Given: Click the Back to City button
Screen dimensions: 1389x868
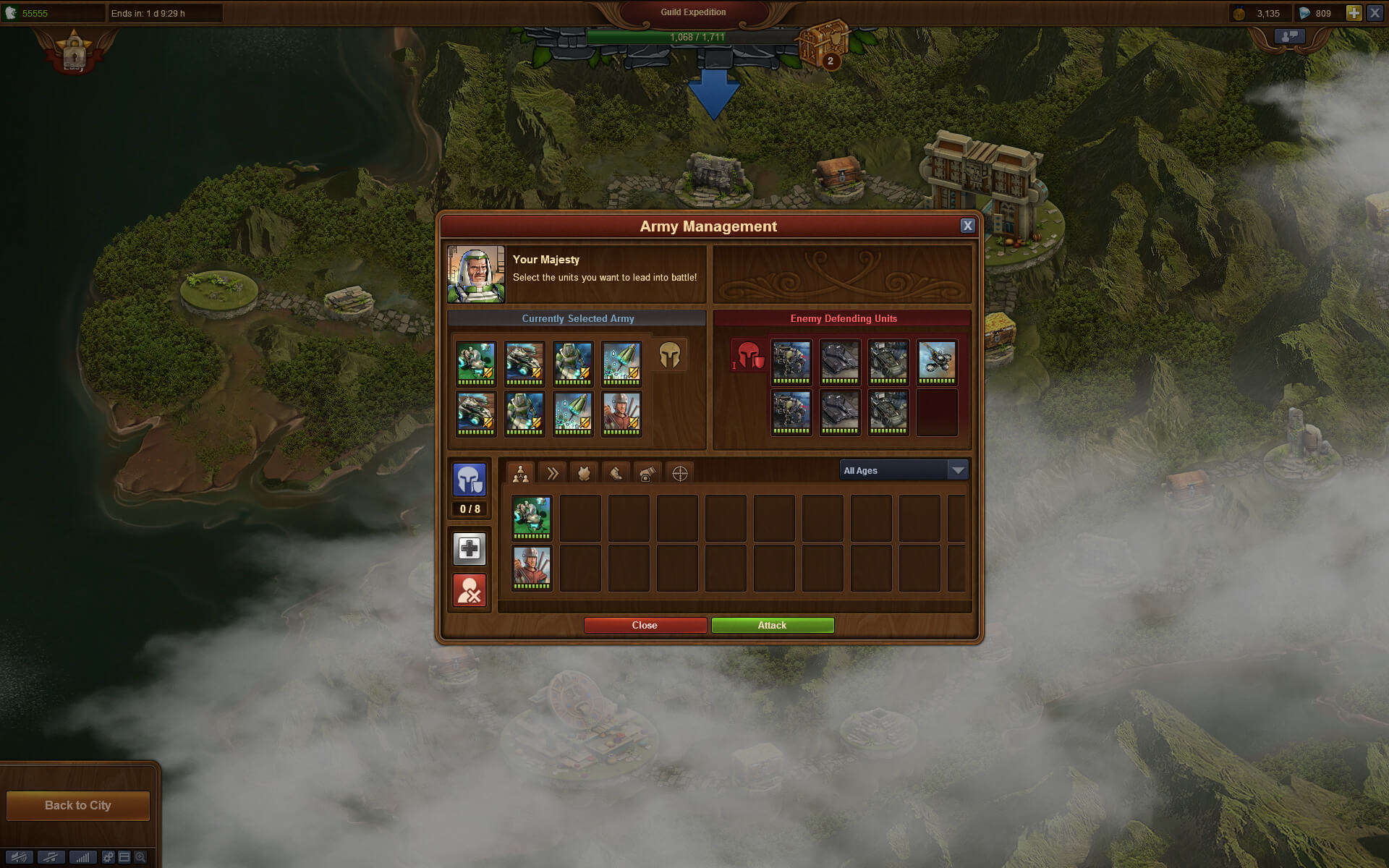Looking at the screenshot, I should 78,805.
